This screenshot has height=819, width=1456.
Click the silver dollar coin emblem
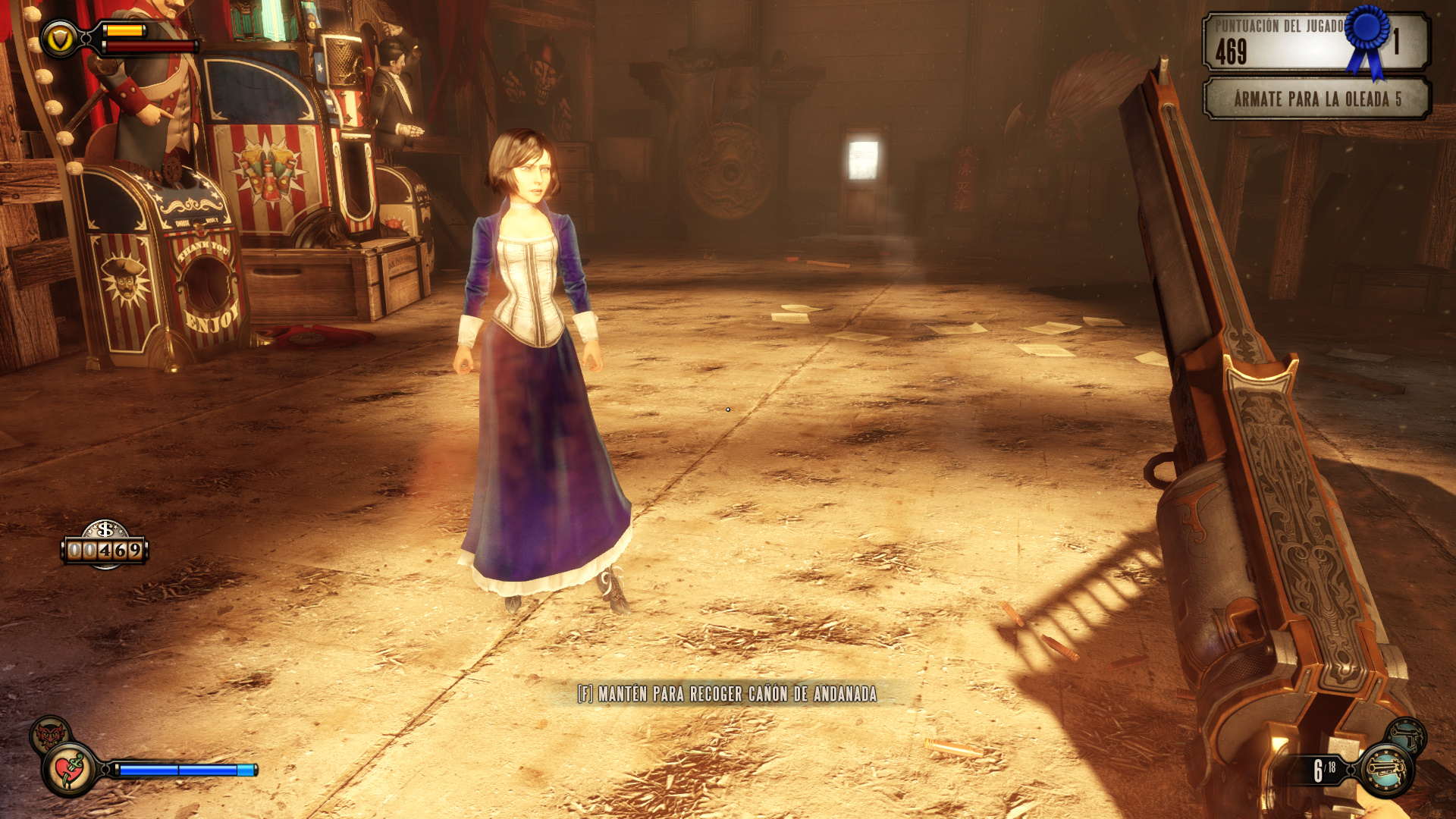coord(105,529)
